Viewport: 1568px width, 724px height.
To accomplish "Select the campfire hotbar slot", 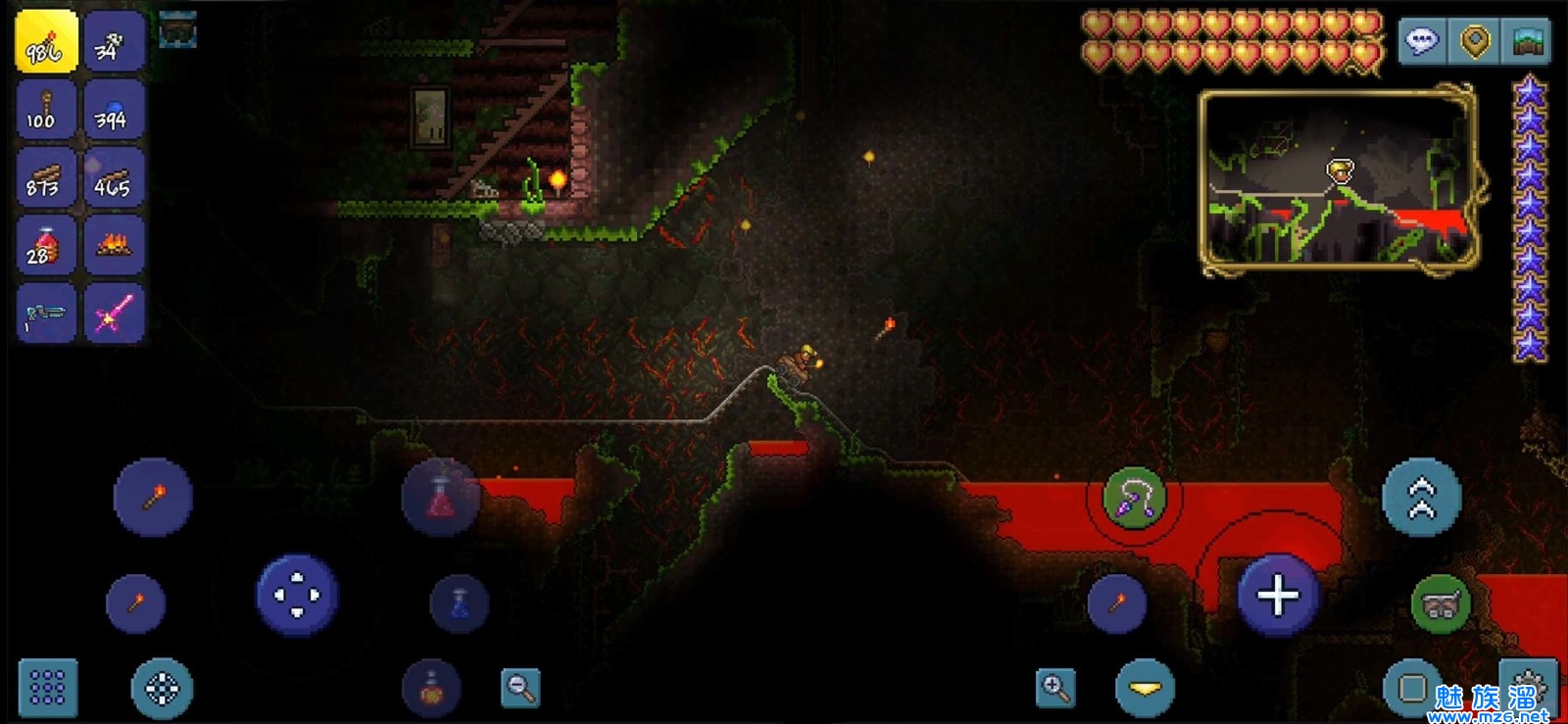I will [x=114, y=245].
